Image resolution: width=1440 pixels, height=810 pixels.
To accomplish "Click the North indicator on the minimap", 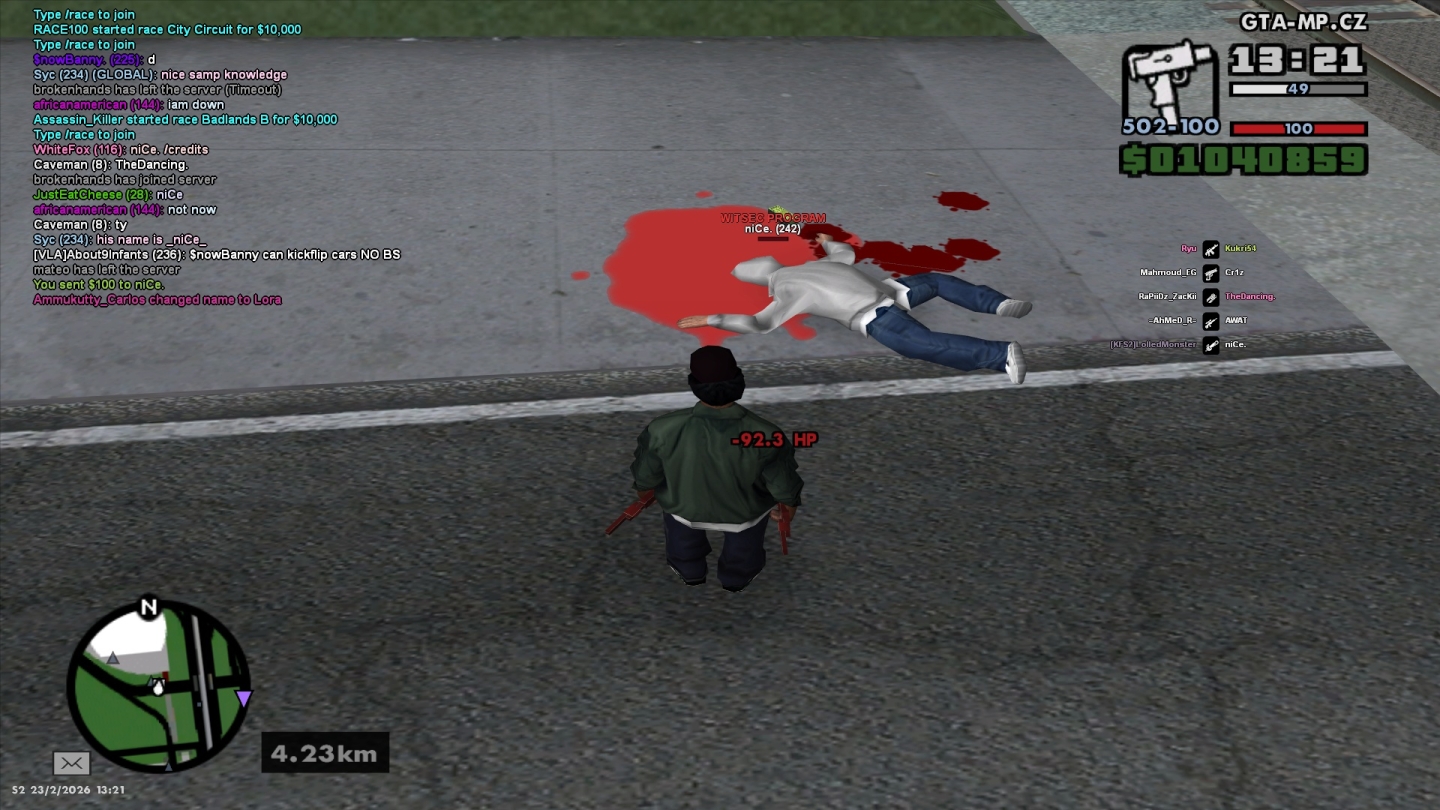I will point(151,606).
